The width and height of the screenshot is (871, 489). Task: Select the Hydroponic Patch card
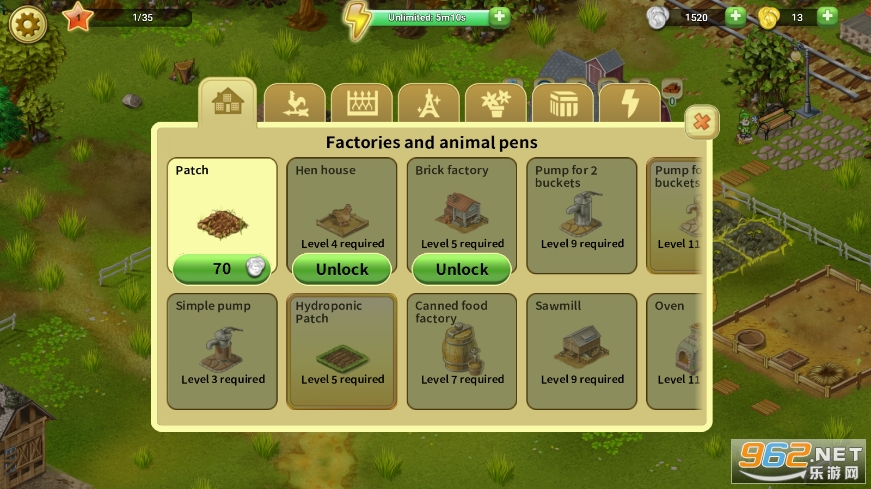[341, 351]
